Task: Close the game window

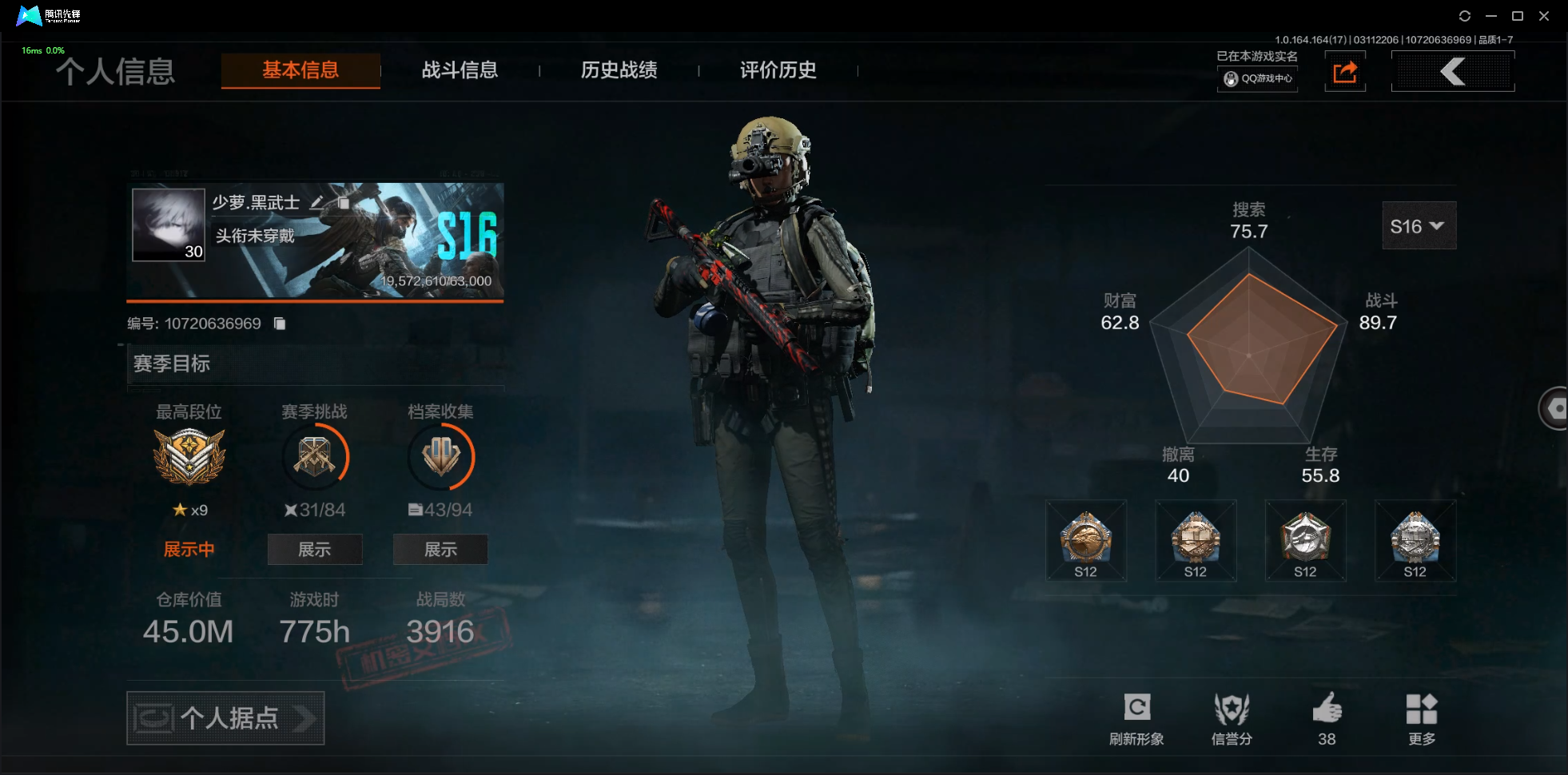Action: point(1544,16)
